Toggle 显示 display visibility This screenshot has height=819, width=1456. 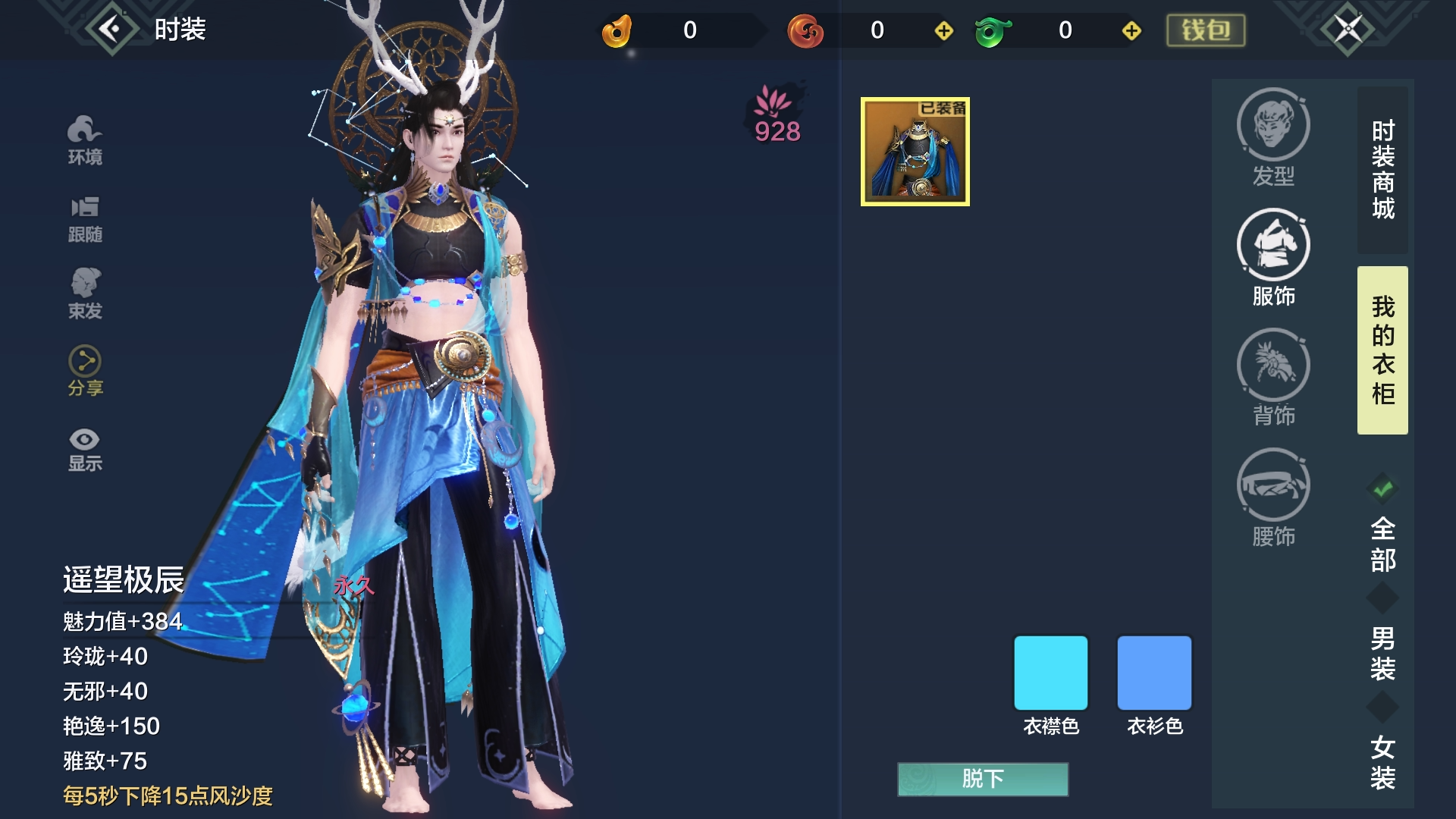pyautogui.click(x=85, y=450)
